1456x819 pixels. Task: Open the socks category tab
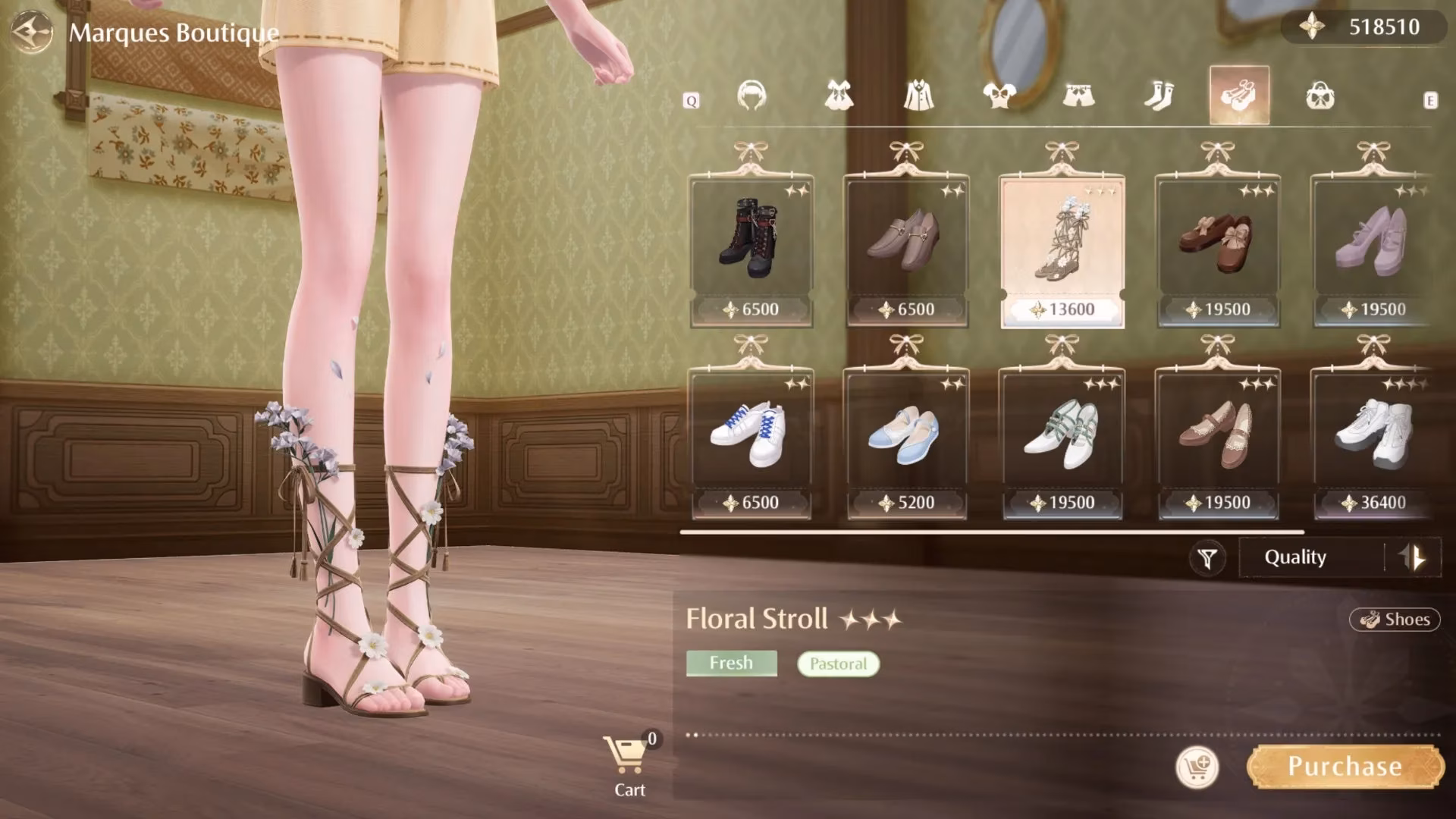1159,96
